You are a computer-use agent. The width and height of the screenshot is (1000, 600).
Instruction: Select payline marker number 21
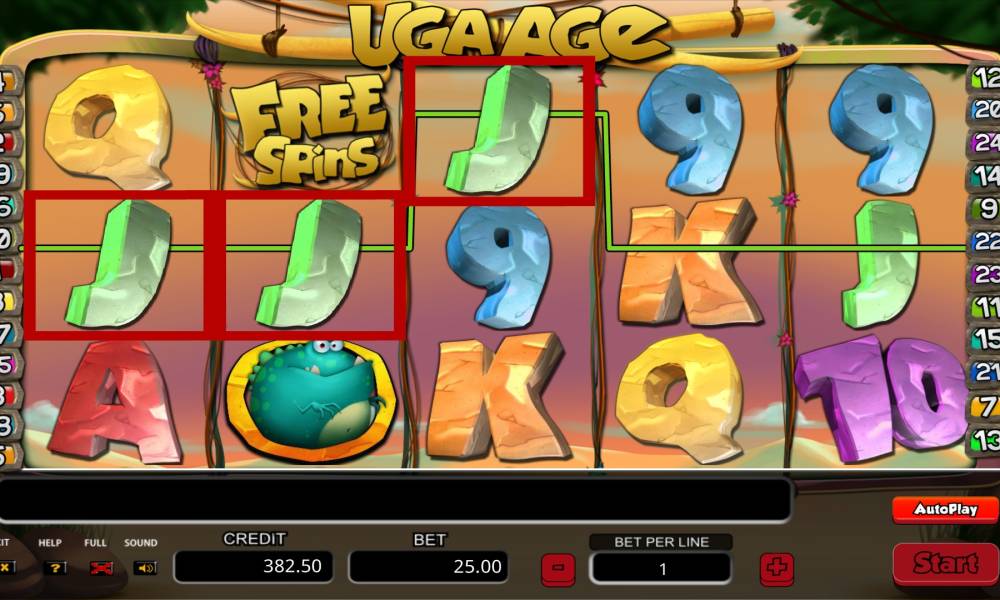[986, 372]
